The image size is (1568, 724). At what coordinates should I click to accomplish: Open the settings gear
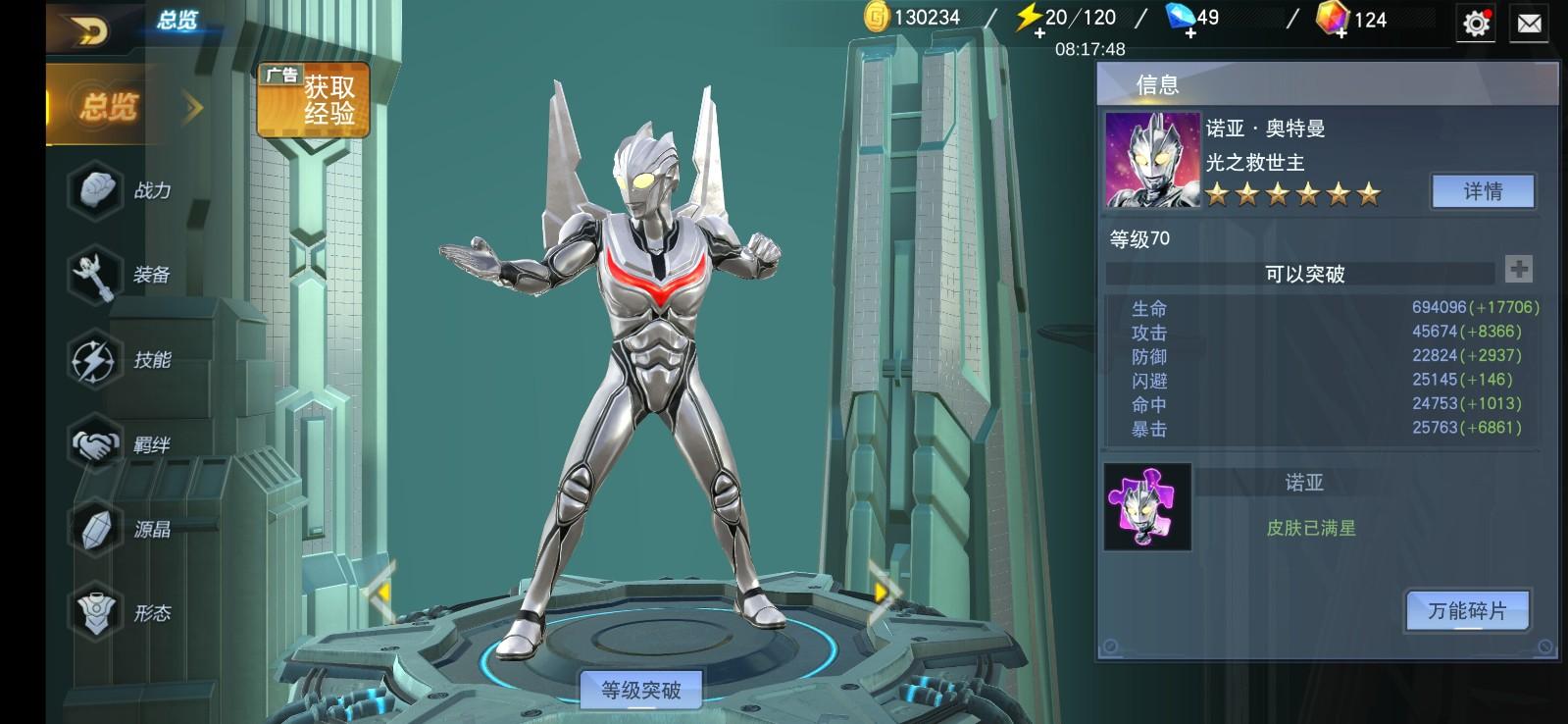point(1473,24)
